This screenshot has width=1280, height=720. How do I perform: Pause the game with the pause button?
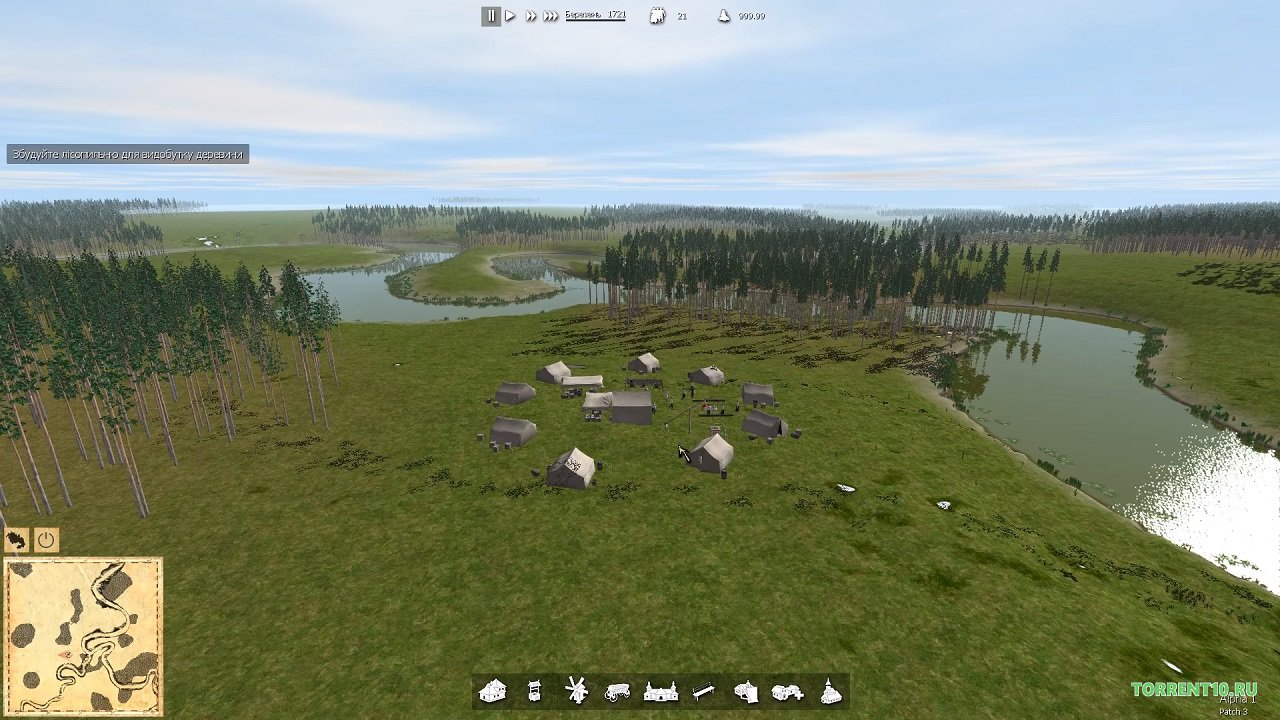(491, 16)
